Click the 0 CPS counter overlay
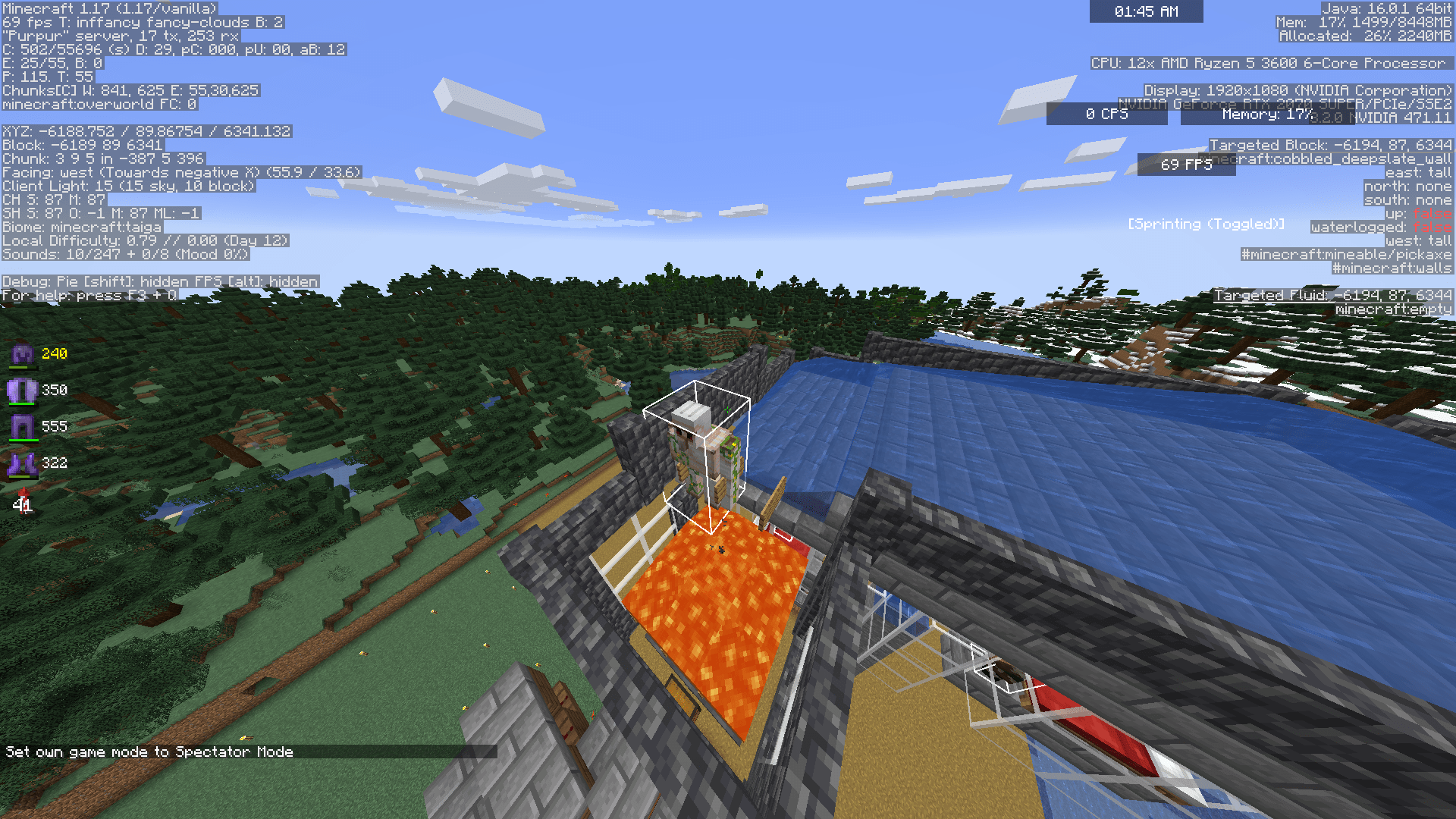 (x=1106, y=115)
